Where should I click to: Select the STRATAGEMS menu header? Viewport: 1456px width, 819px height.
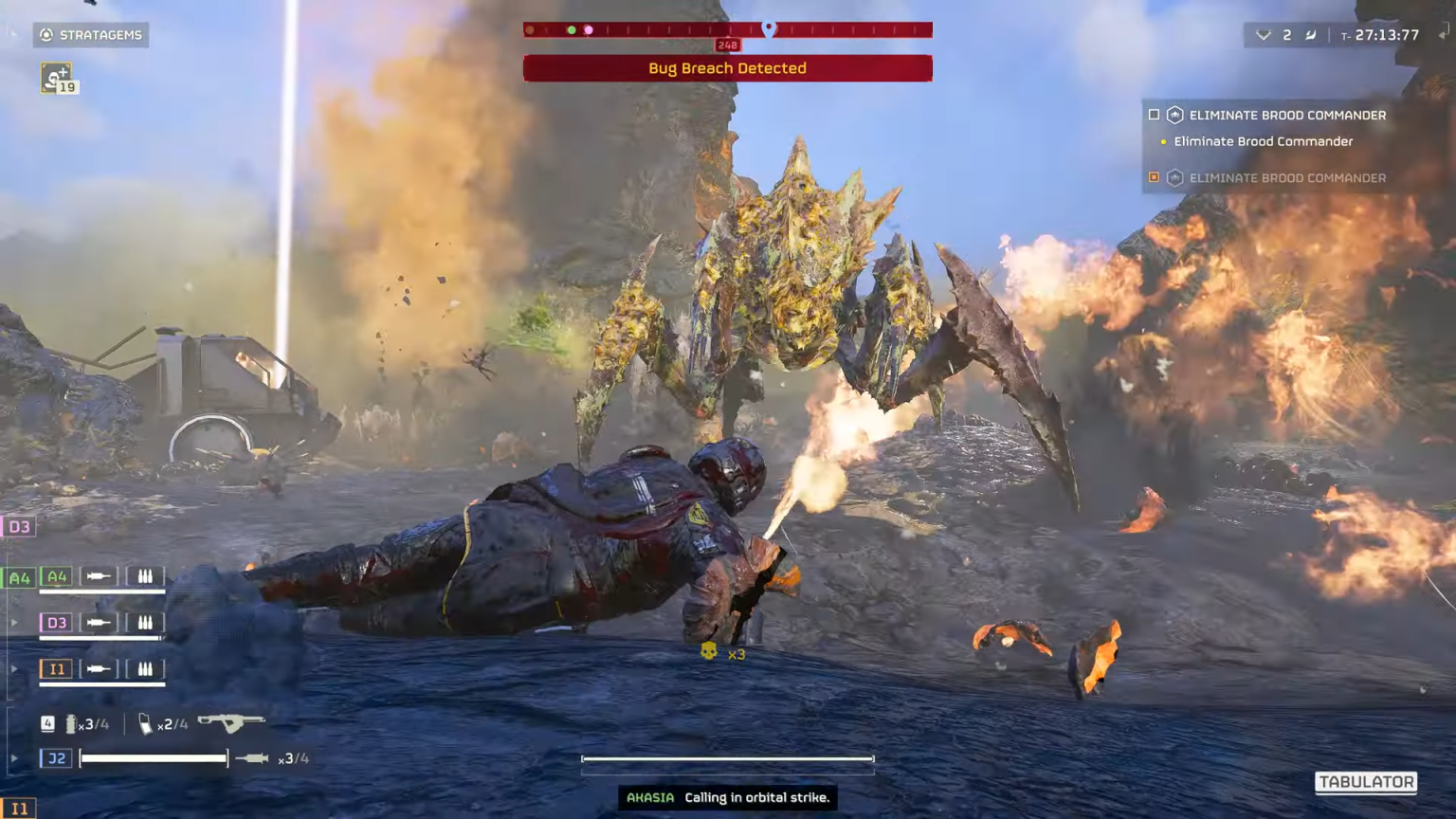tap(91, 35)
